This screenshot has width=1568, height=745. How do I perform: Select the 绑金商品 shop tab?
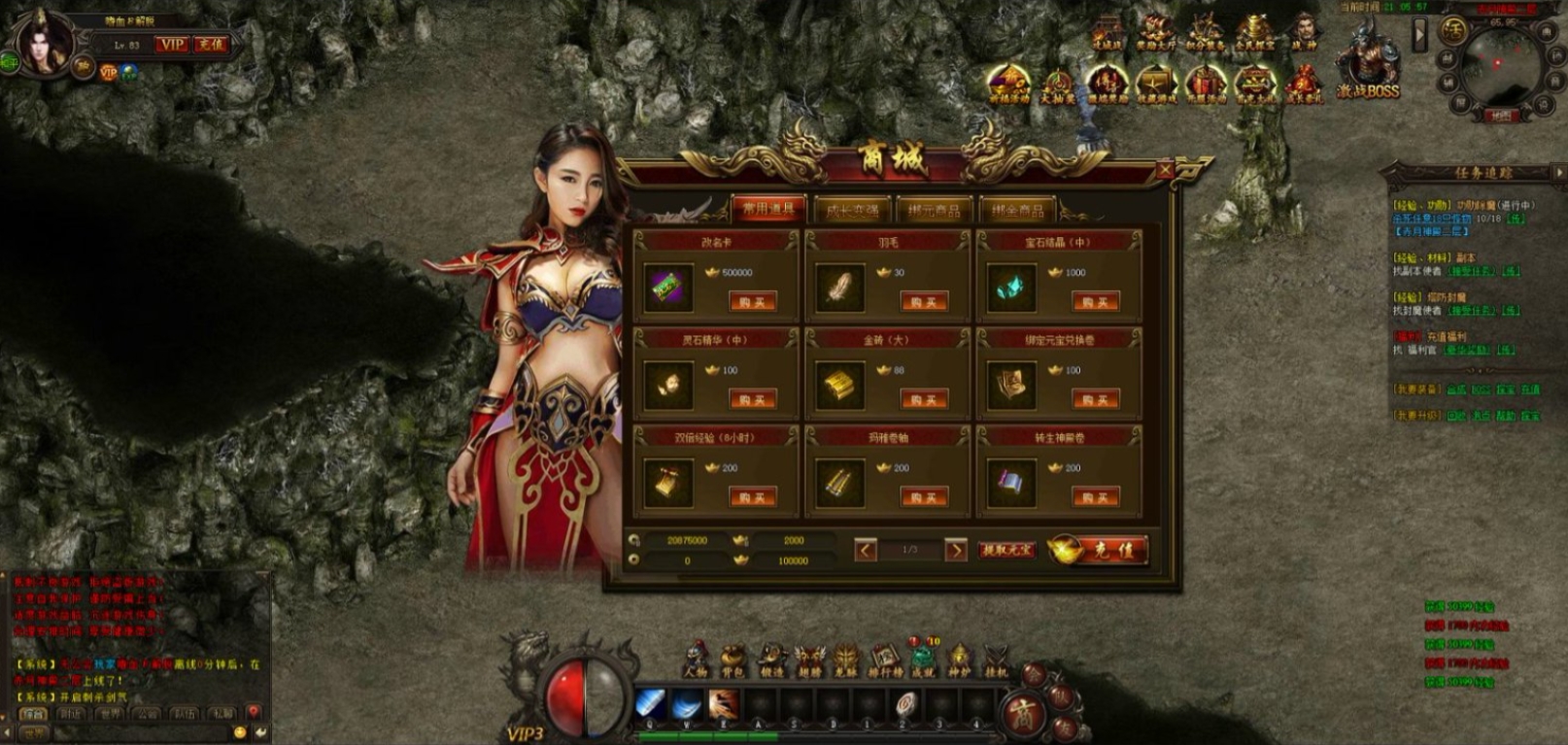coord(1018,210)
